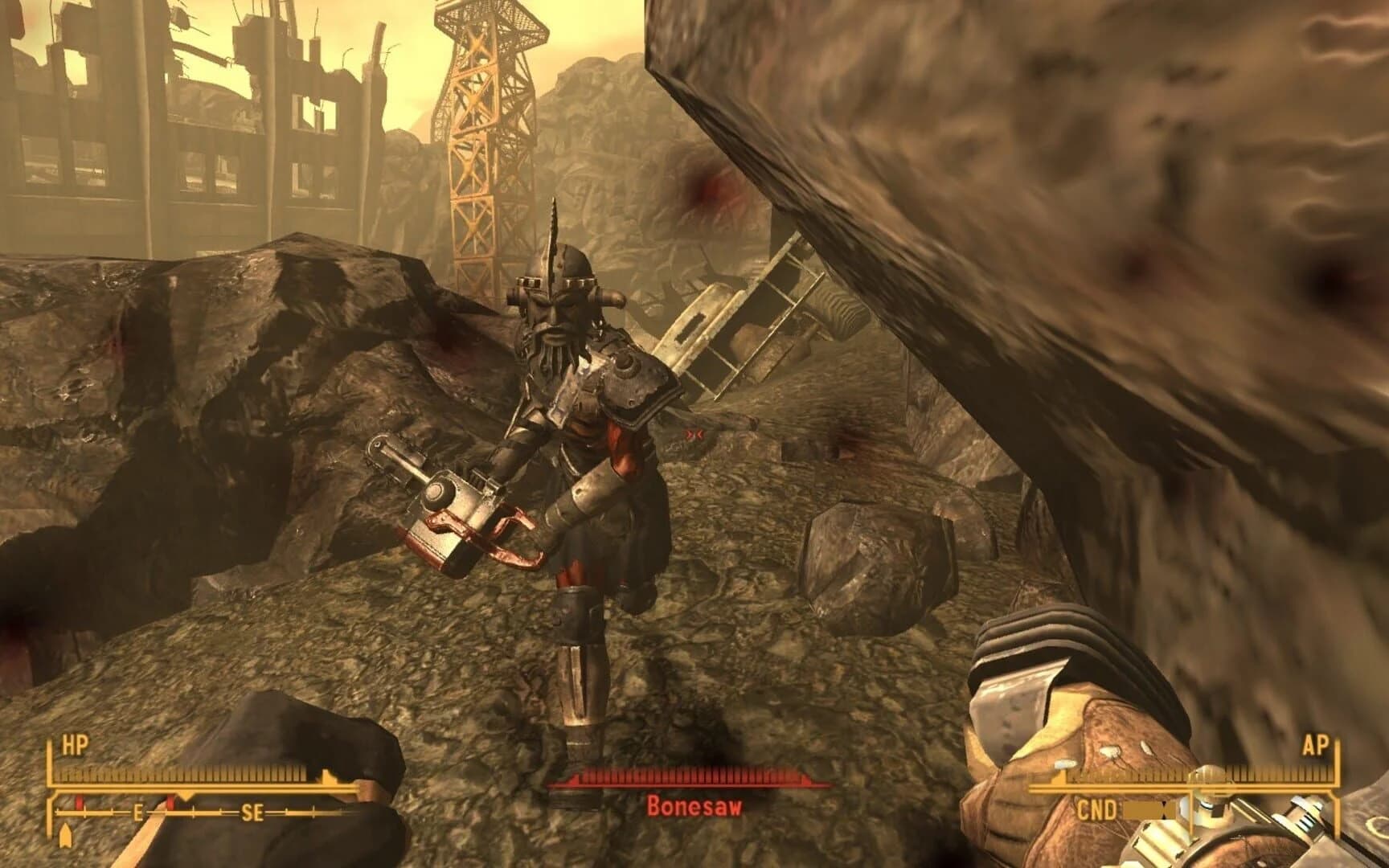Click the CND weapon condition label
The image size is (1389, 868).
[x=1098, y=808]
